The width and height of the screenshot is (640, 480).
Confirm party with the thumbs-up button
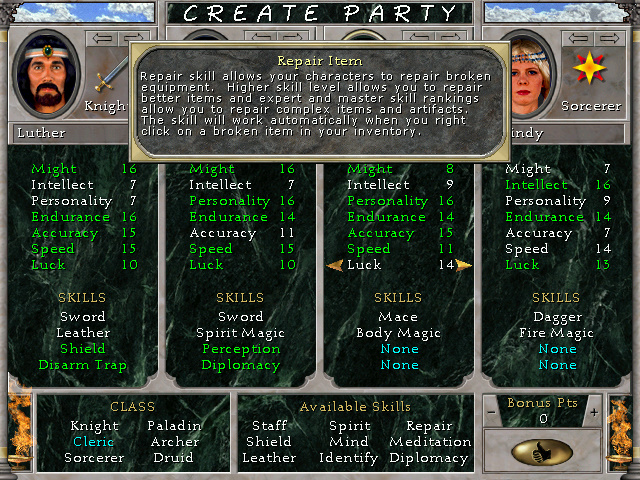click(x=541, y=452)
